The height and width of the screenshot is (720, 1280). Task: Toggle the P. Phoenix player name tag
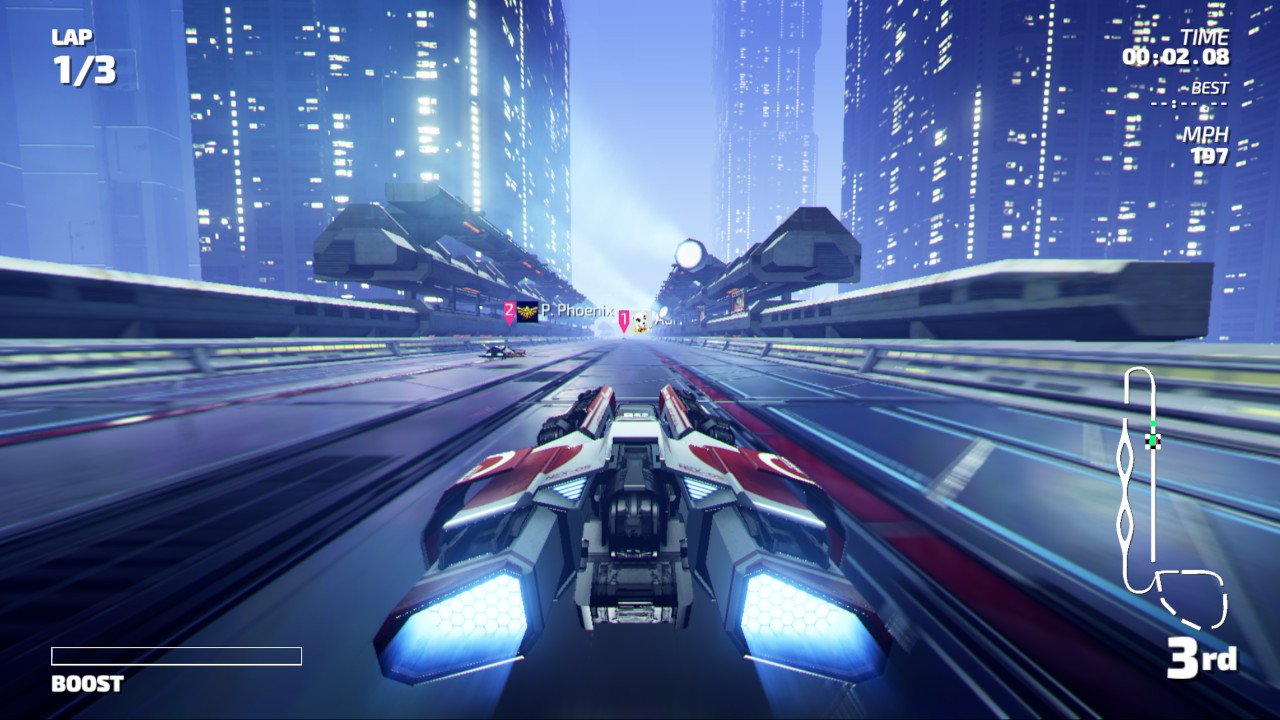[x=577, y=311]
